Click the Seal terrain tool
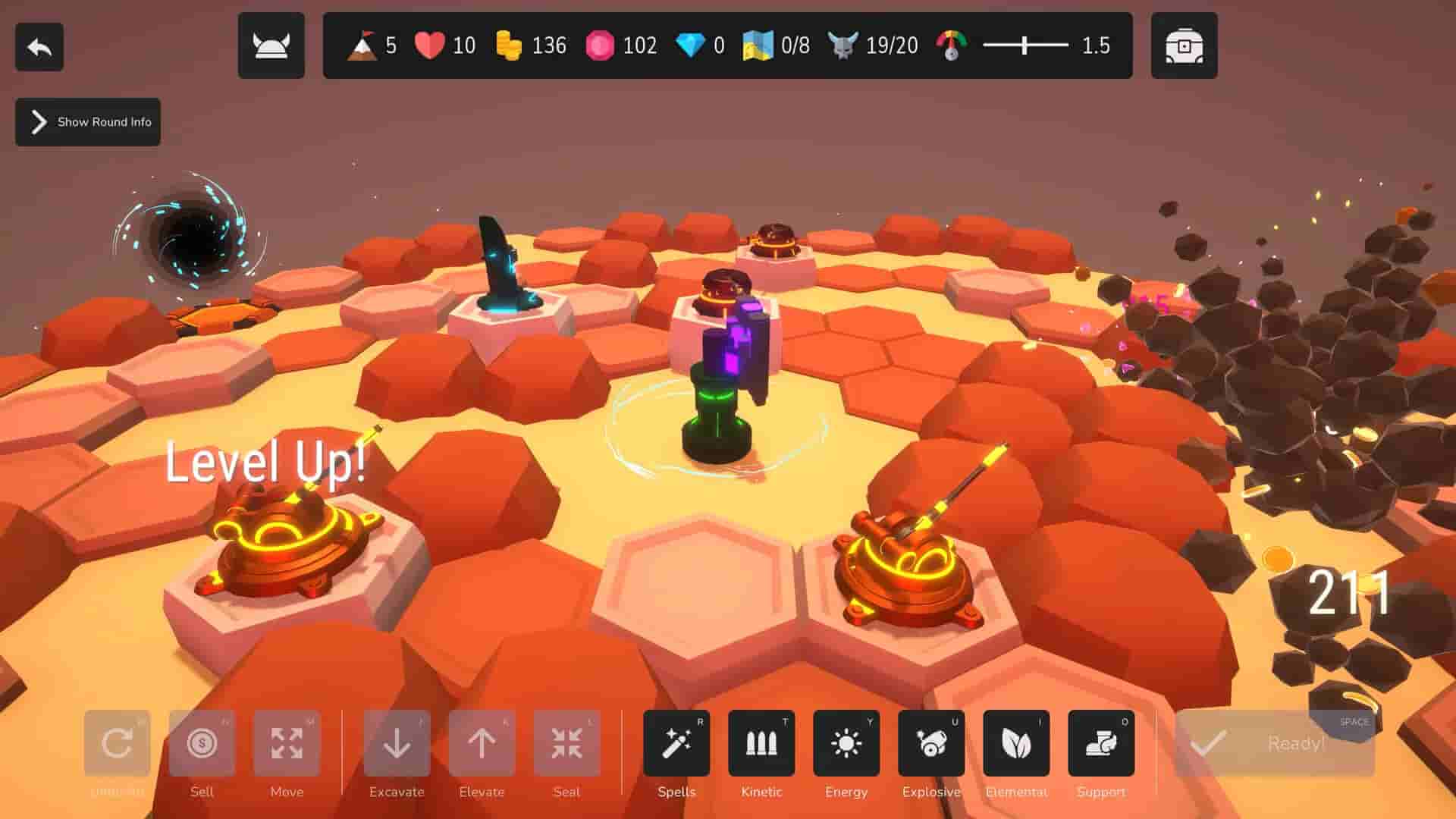 click(566, 743)
